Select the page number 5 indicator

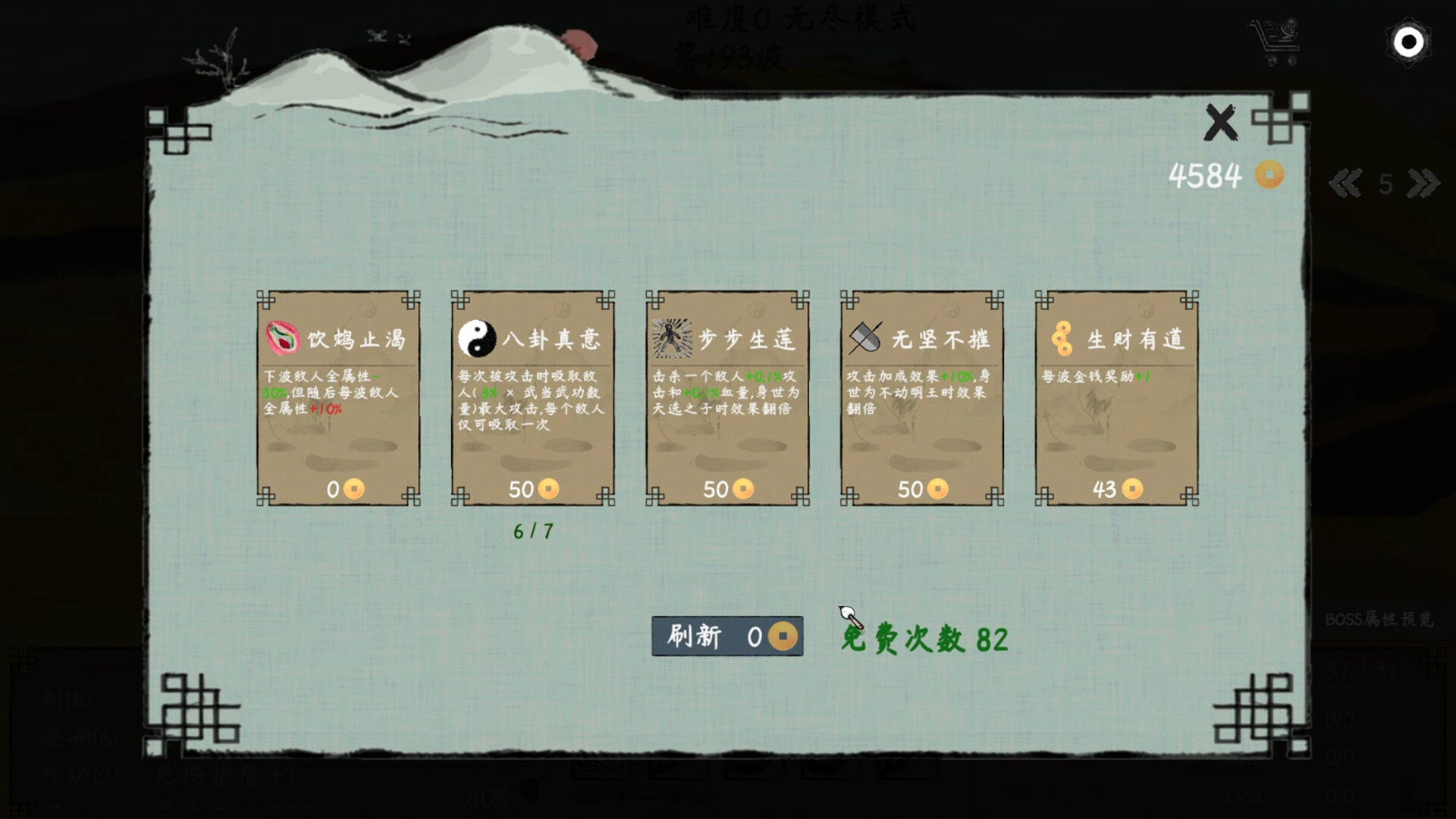coord(1385,182)
